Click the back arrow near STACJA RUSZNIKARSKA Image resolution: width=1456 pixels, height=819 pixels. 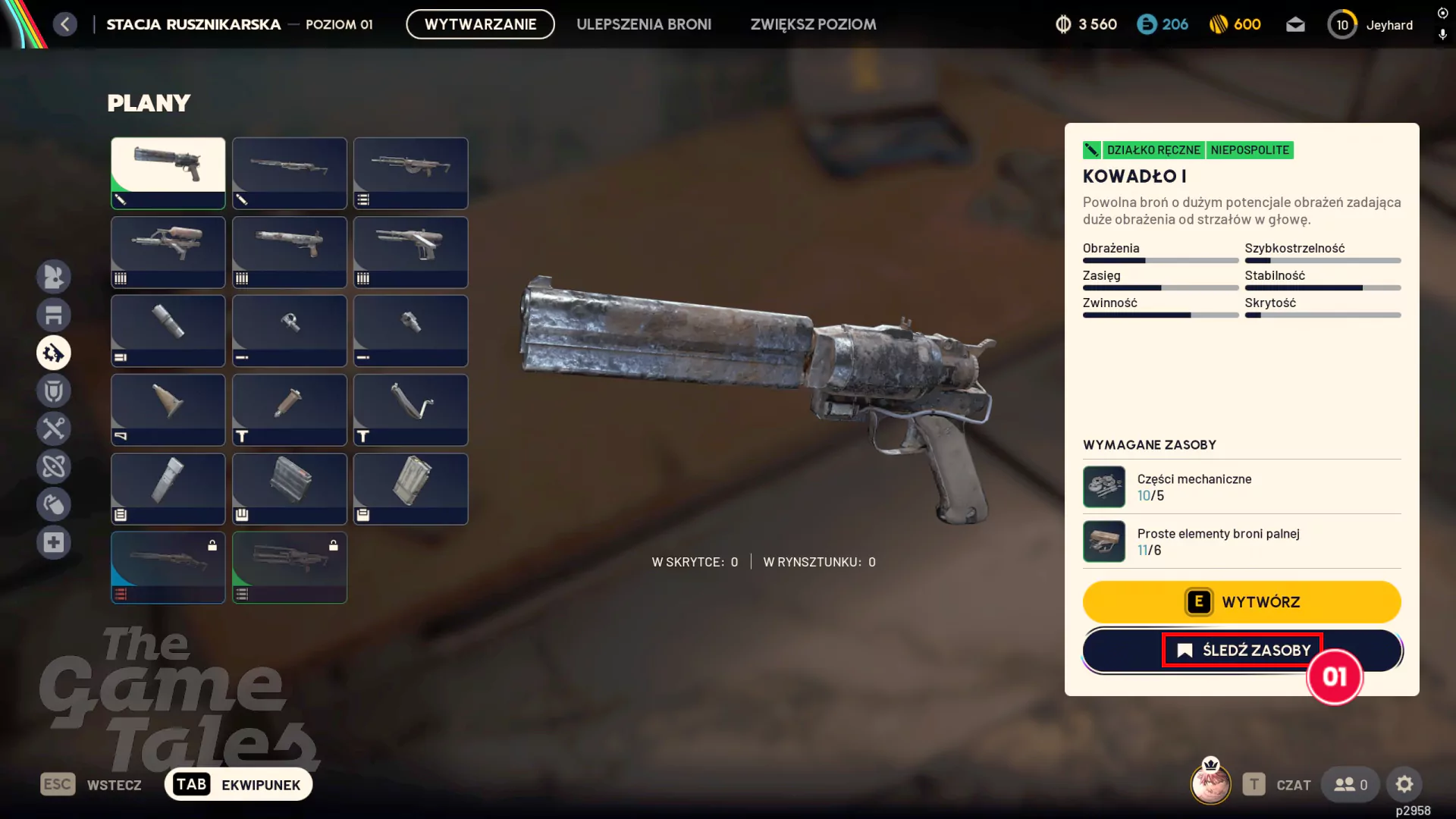(65, 24)
